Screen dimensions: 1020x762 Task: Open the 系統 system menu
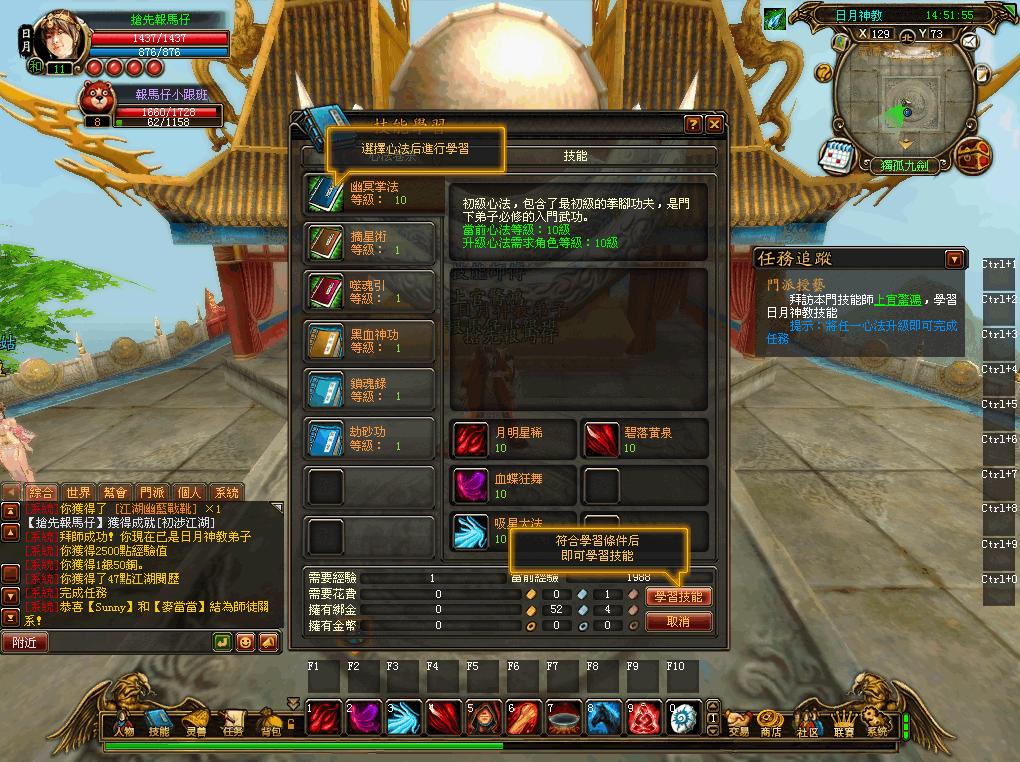point(877,722)
